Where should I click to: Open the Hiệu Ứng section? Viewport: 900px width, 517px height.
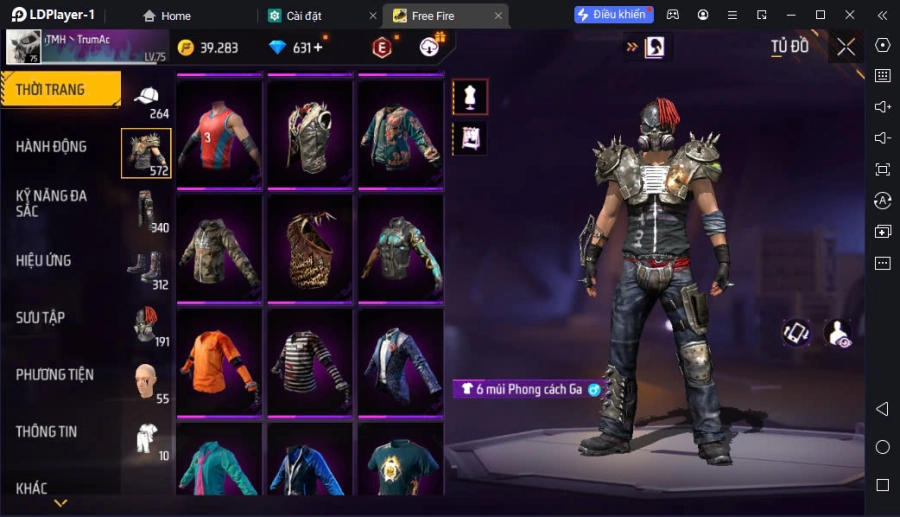click(x=44, y=261)
